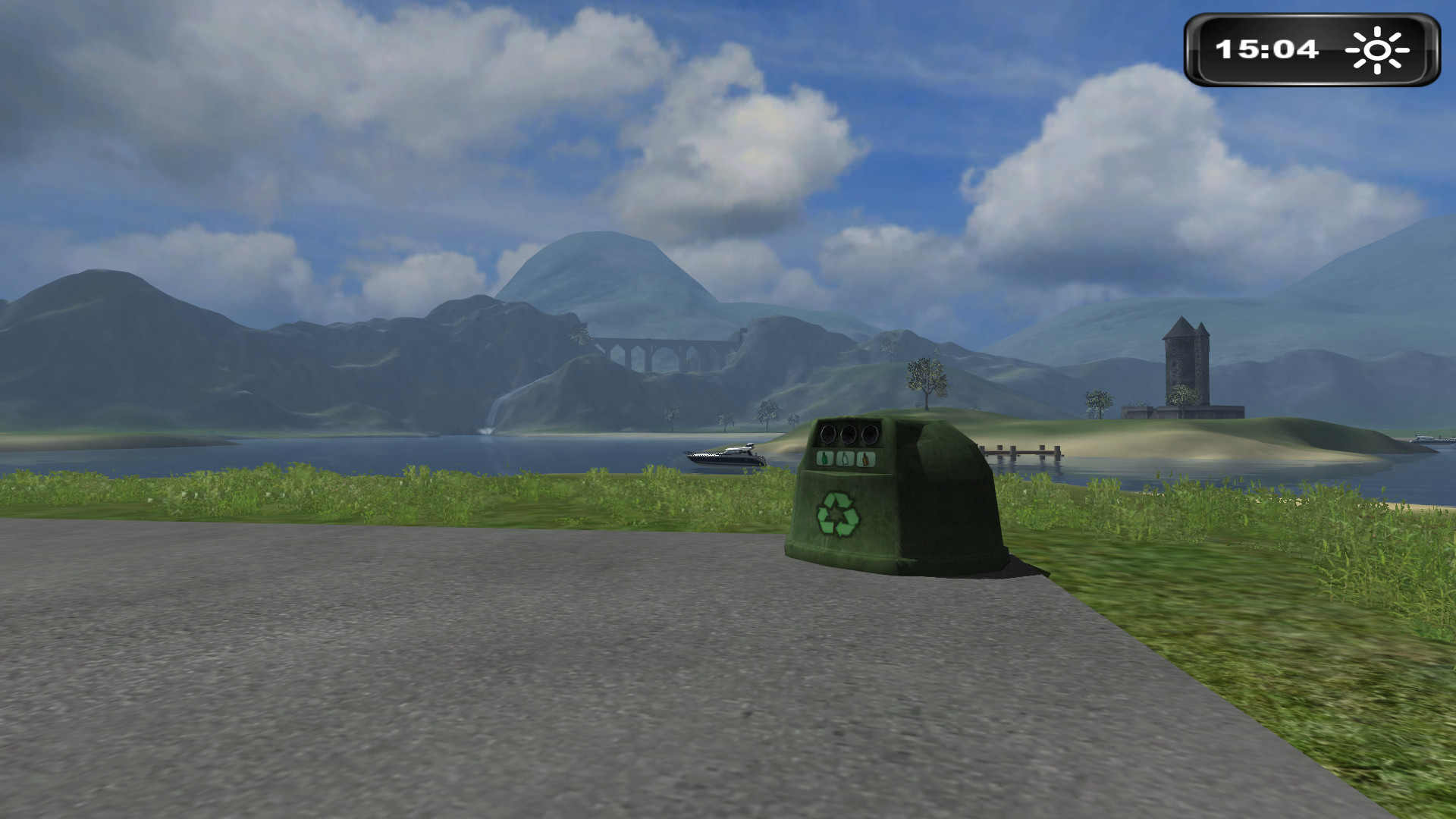Open the leftmost deposit hole on the bin
Screen dimensions: 1456x819
[828, 434]
